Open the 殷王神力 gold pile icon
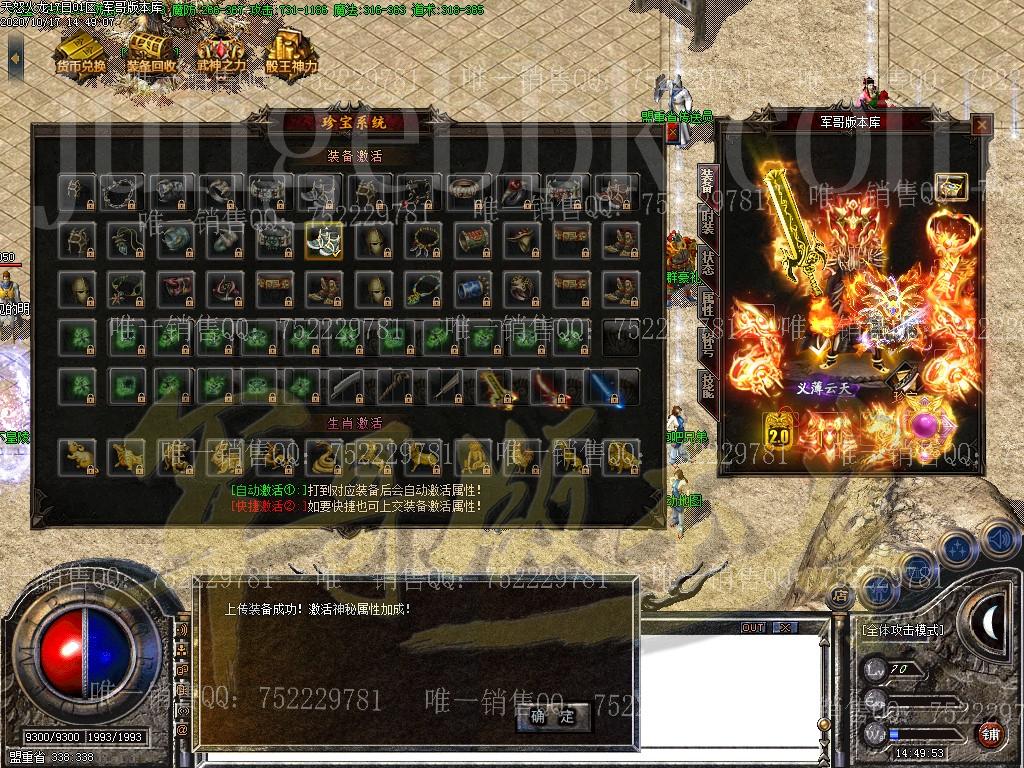Screen dimensions: 1024x768 tap(291, 50)
